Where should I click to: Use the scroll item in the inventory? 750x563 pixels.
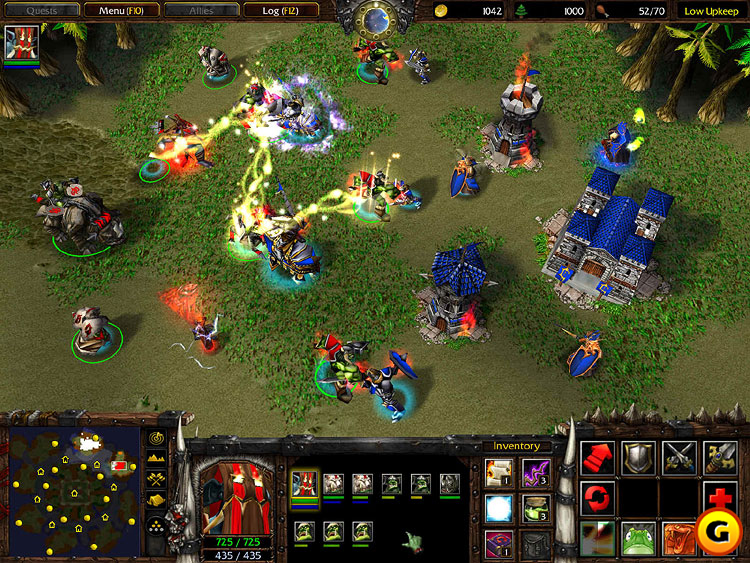(x=498, y=471)
